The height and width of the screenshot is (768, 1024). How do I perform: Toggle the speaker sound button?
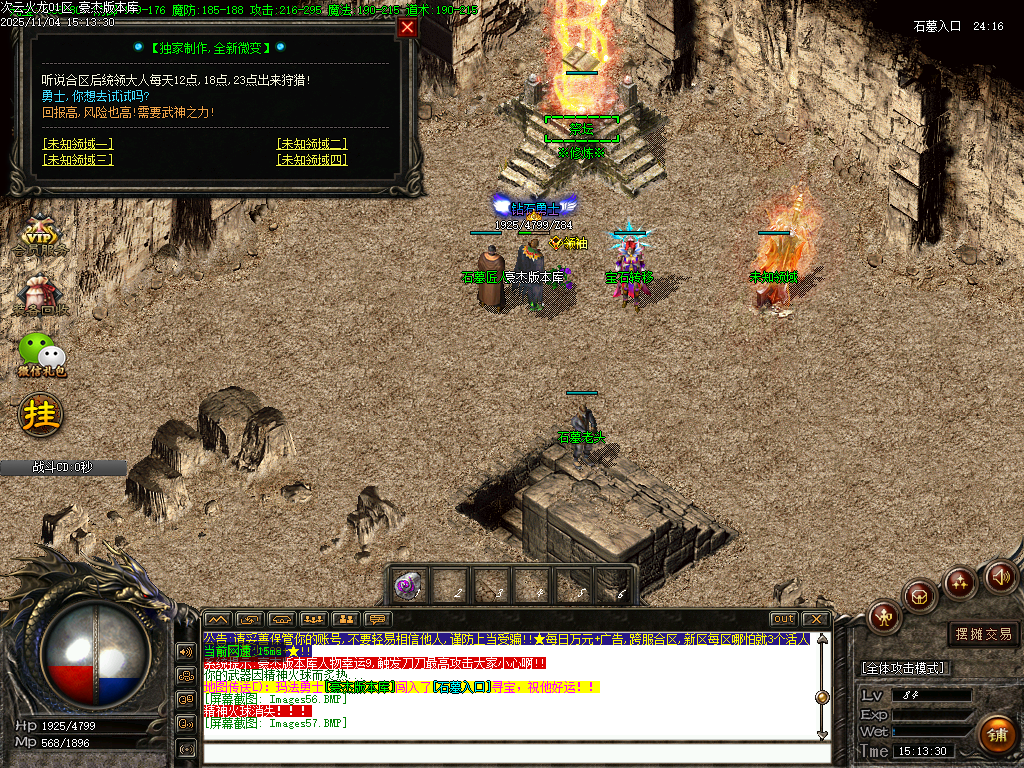tap(1001, 576)
